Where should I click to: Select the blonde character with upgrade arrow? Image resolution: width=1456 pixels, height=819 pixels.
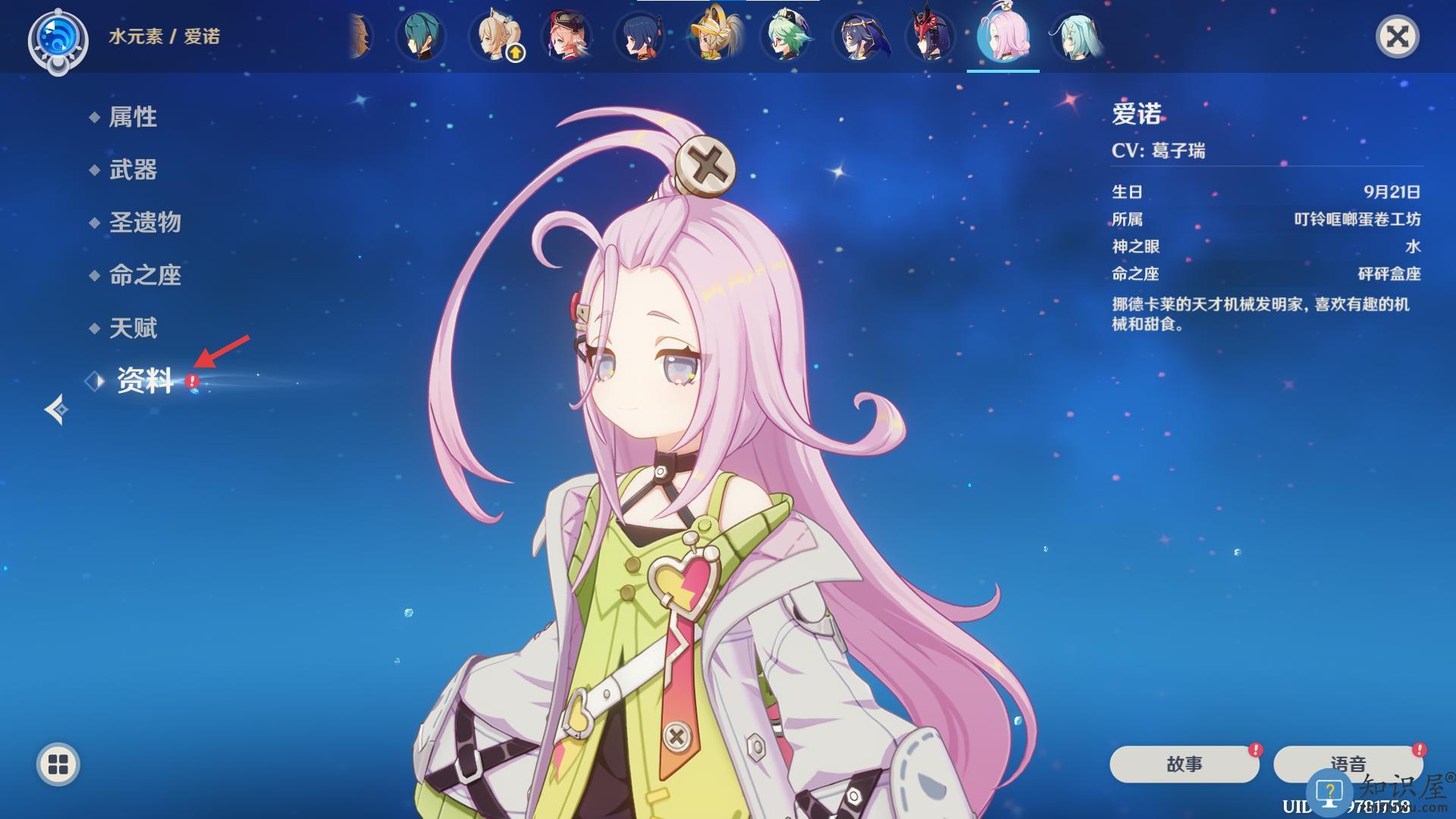coord(495,36)
